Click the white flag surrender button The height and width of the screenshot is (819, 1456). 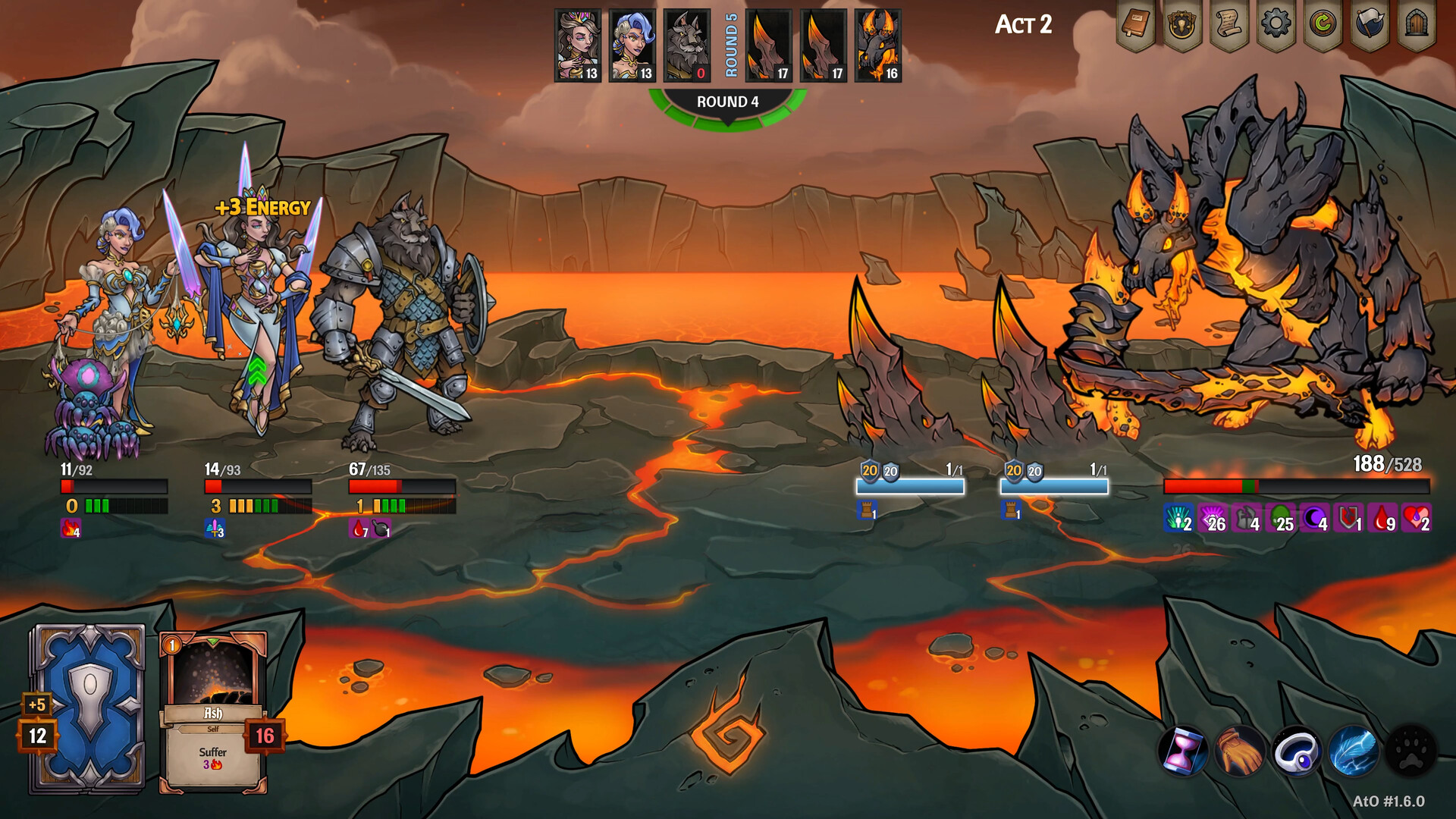click(x=1370, y=25)
